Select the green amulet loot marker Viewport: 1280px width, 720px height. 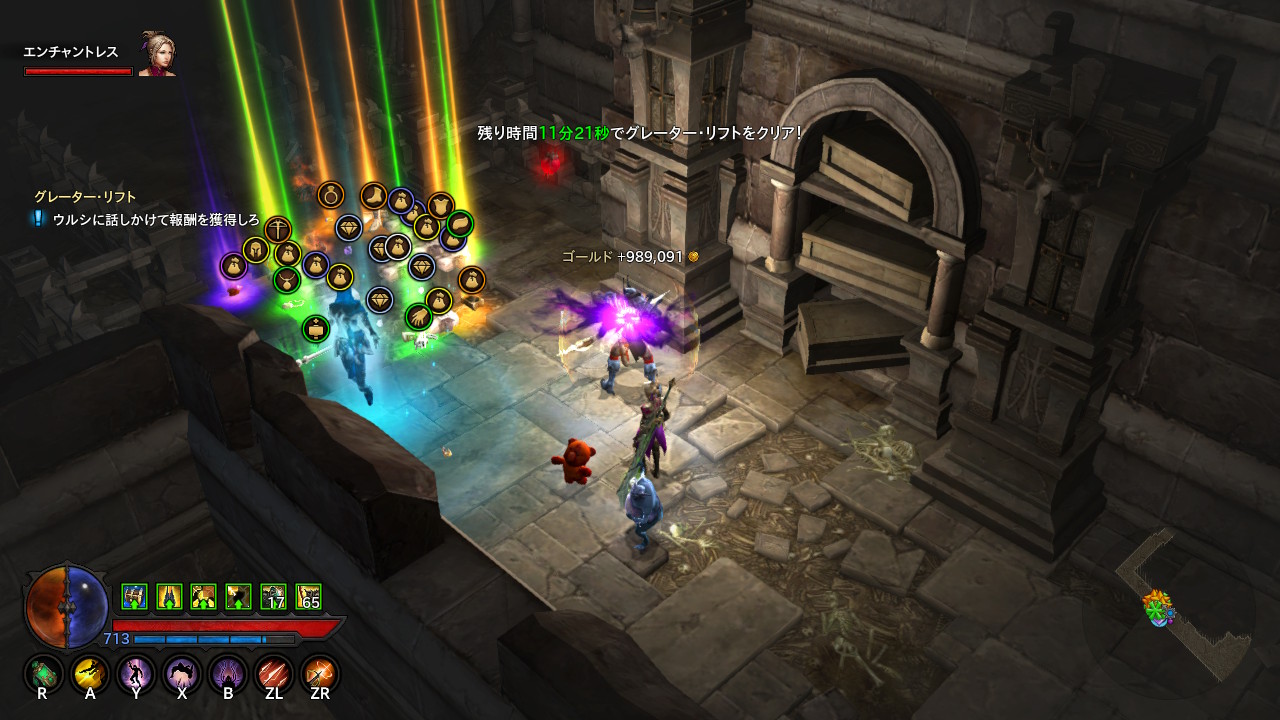(287, 279)
